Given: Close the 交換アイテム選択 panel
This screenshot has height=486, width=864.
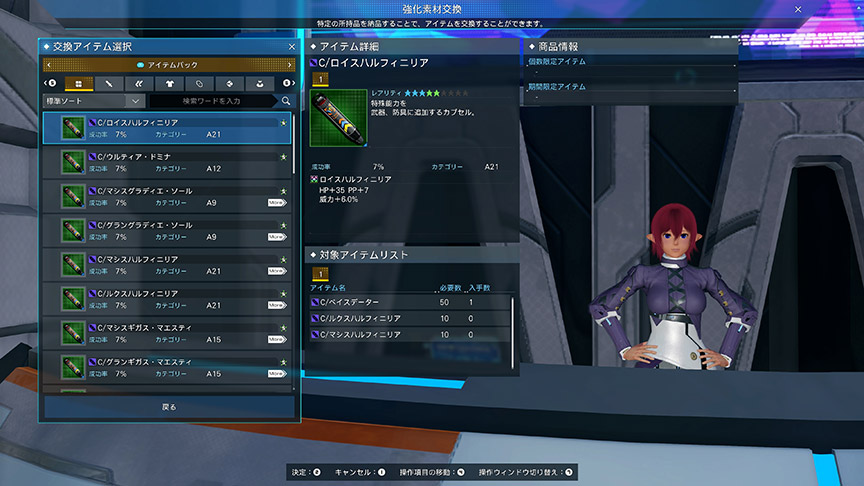Looking at the screenshot, I should pyautogui.click(x=291, y=46).
